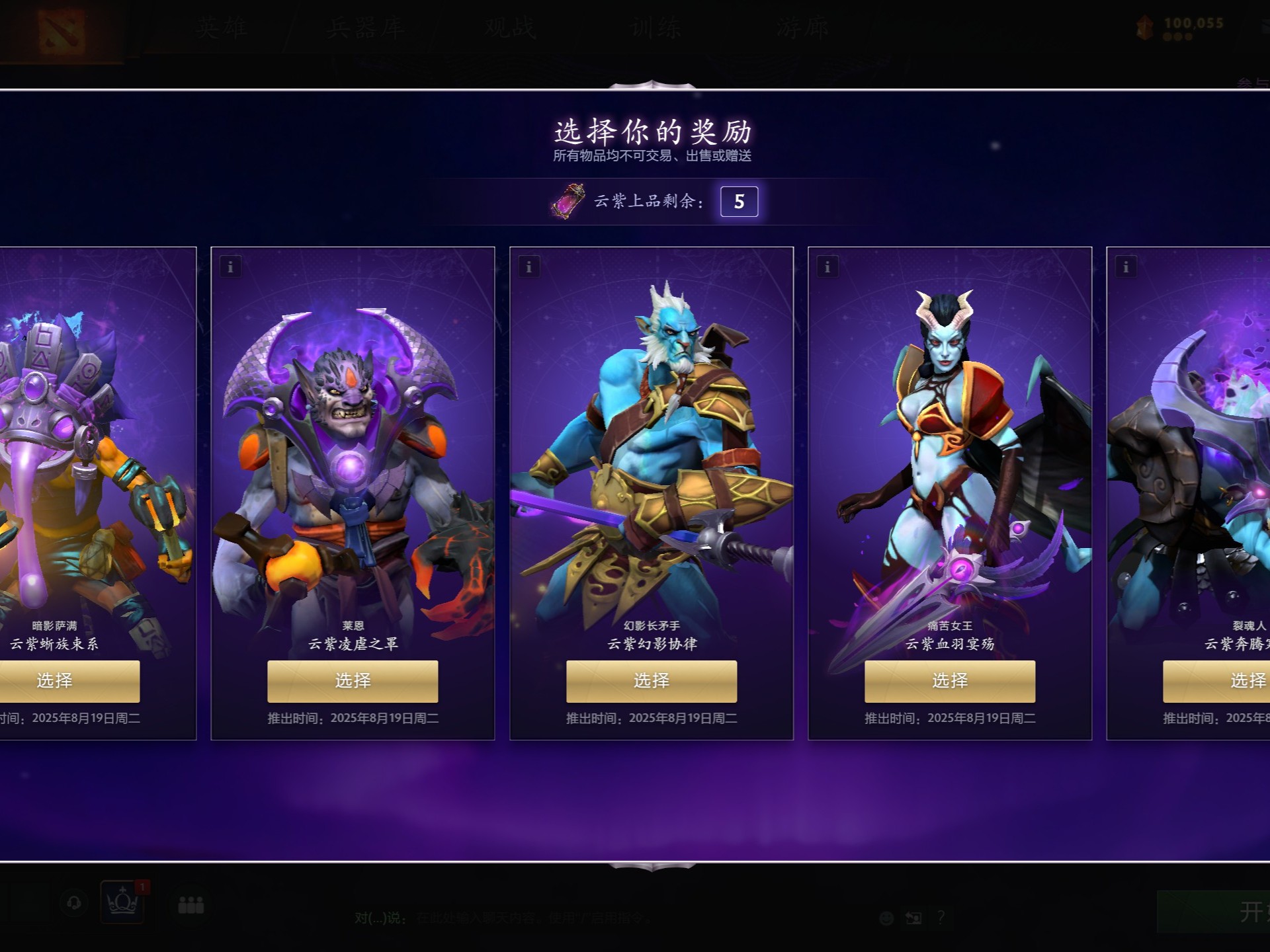Viewport: 1270px width, 952px height.
Task: Toggle info on the Phantom Lancer card
Action: point(529,267)
